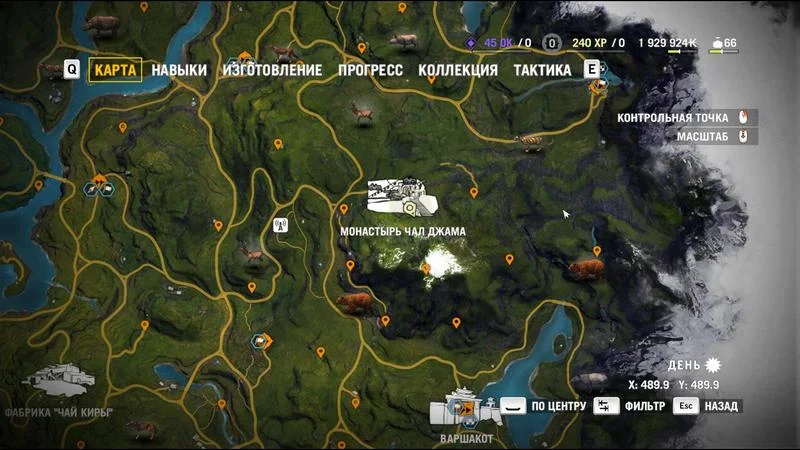Select the Прогресс tab
Viewport: 800px width, 450px height.
pyautogui.click(x=370, y=70)
